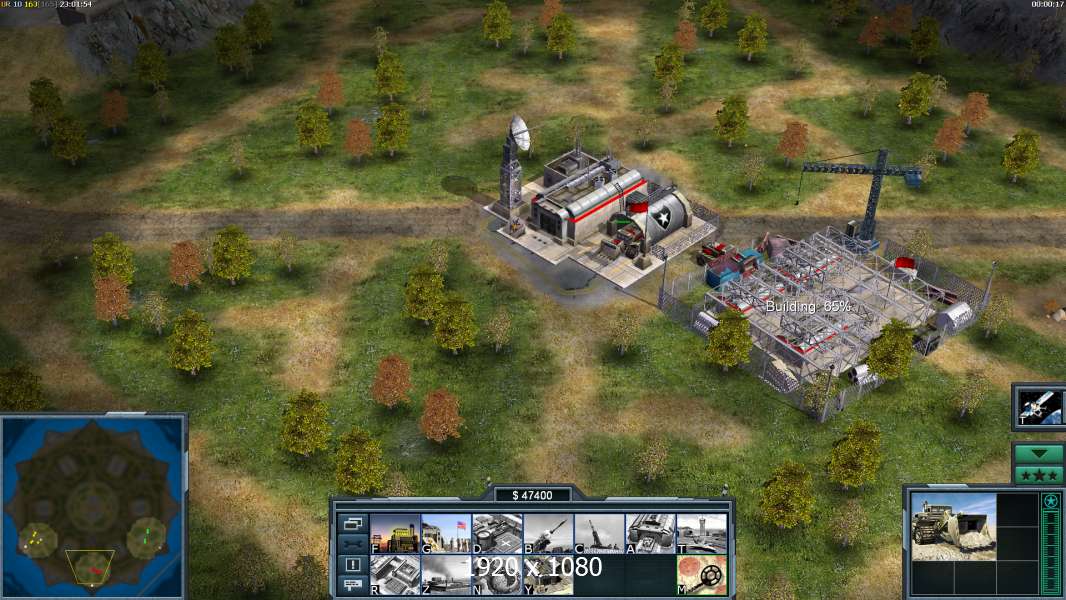Open the three-star general powers button
The width and height of the screenshot is (1066, 600).
point(1038,474)
